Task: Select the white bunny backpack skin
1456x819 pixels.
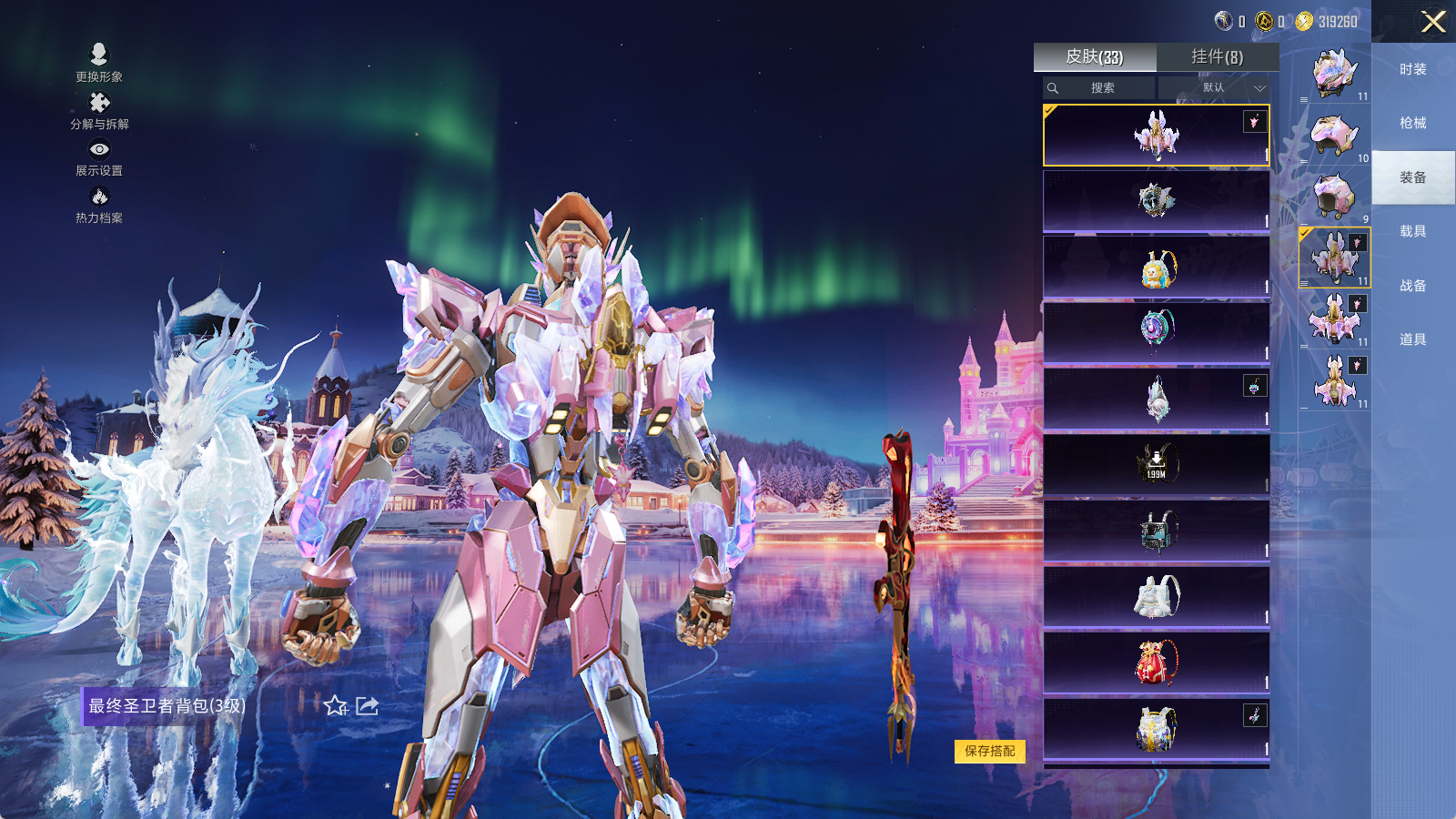Action: [x=1157, y=596]
